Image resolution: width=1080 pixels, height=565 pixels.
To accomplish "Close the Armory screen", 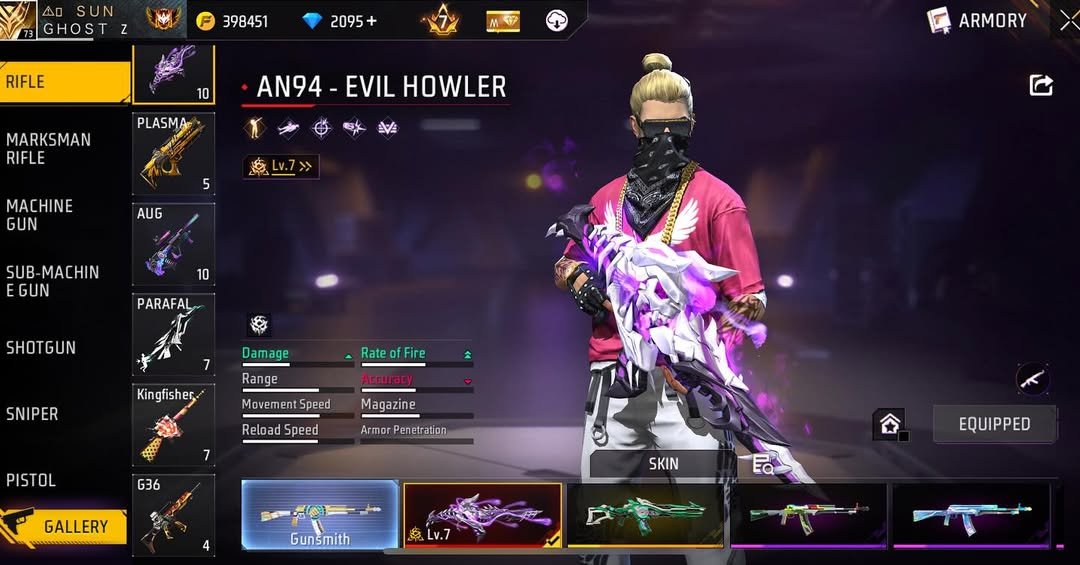I will 1068,20.
